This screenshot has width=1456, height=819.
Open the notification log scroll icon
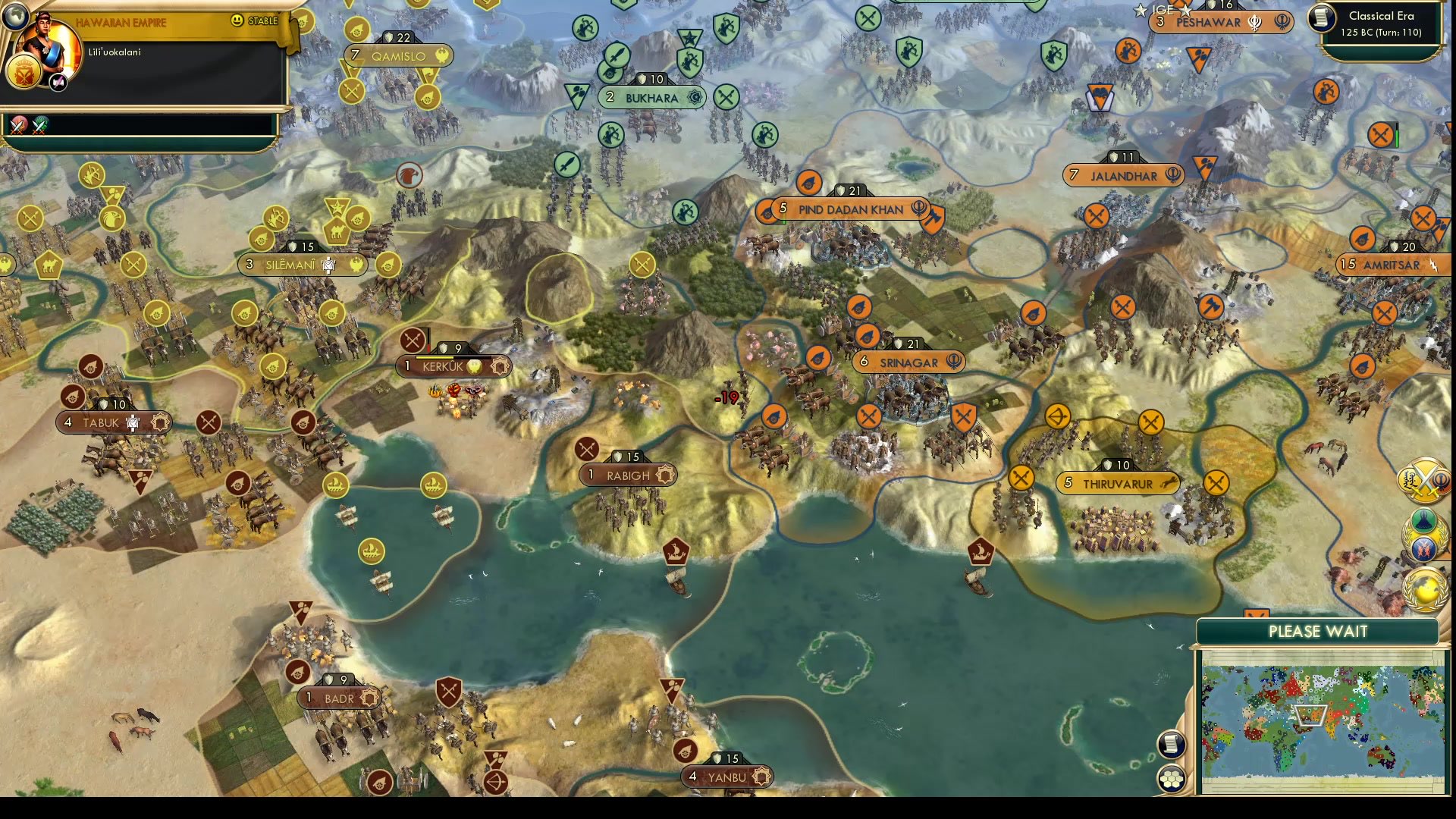coord(1172,745)
